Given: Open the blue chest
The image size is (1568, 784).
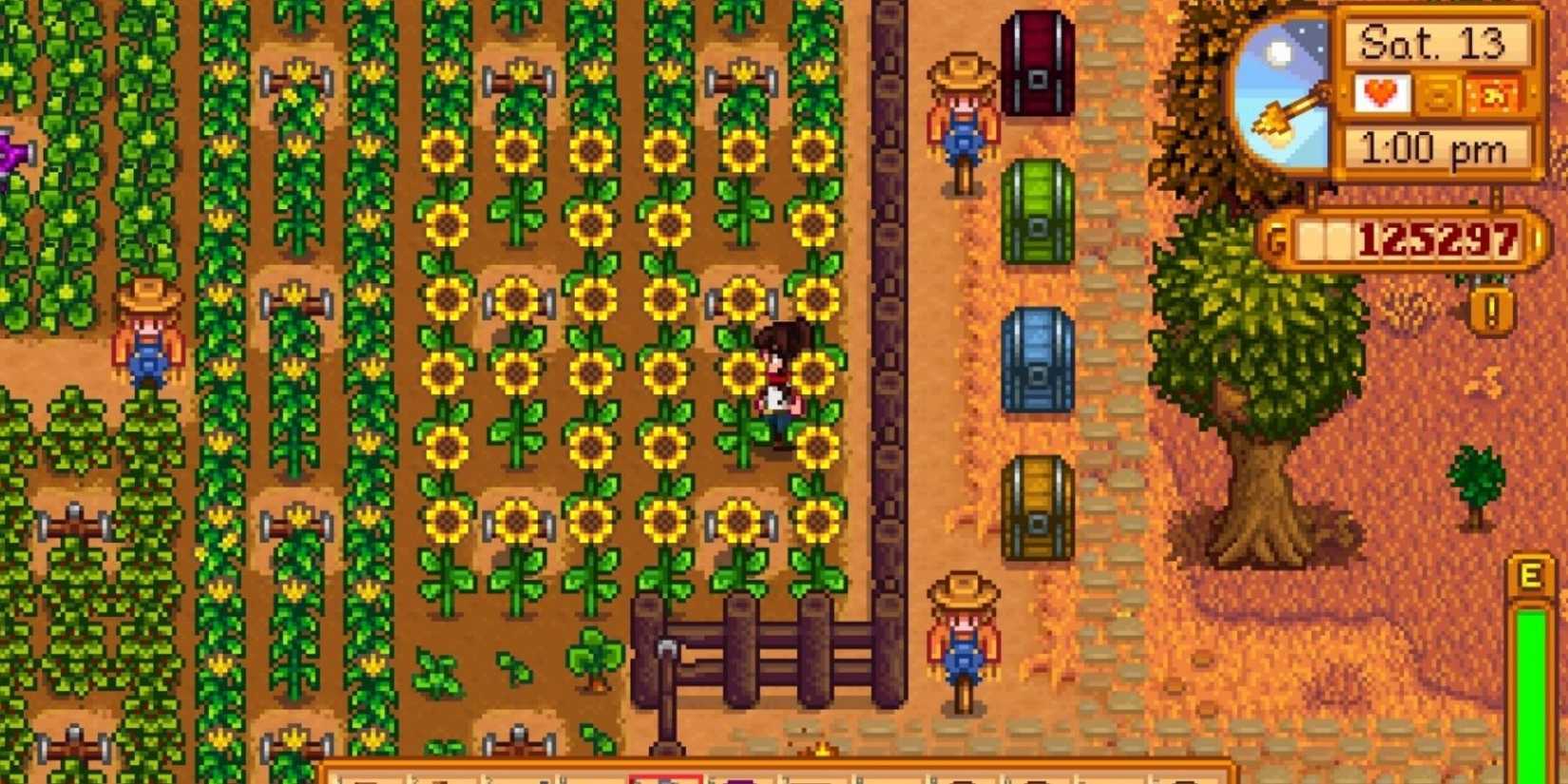Looking at the screenshot, I should coord(1038,366).
